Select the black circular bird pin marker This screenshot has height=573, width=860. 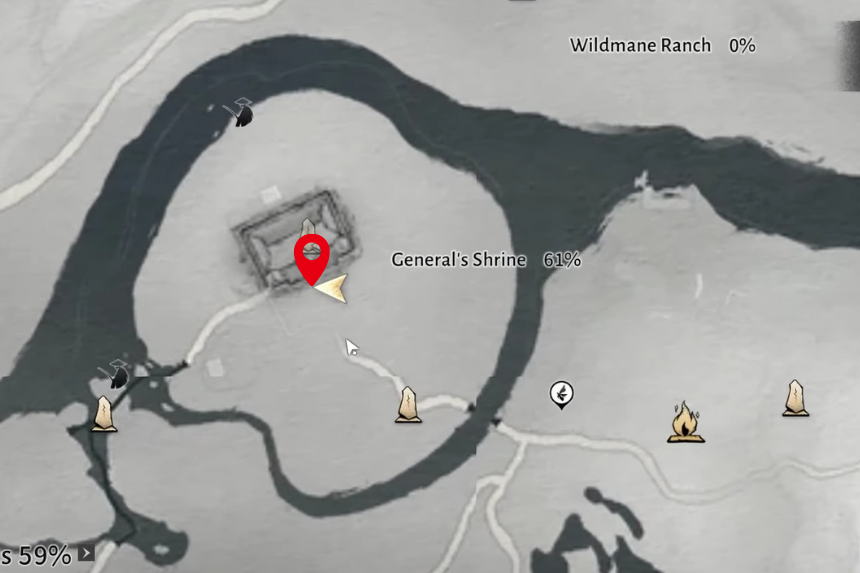coord(562,395)
